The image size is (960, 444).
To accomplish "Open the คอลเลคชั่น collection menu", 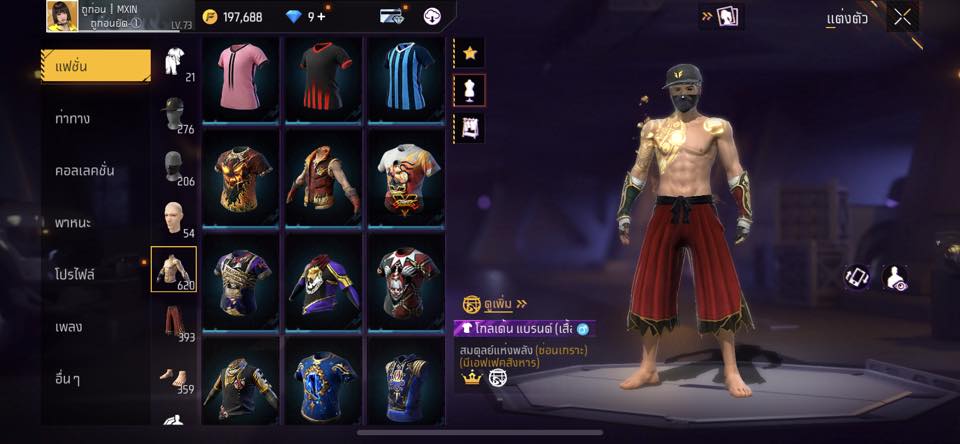I will [x=85, y=170].
